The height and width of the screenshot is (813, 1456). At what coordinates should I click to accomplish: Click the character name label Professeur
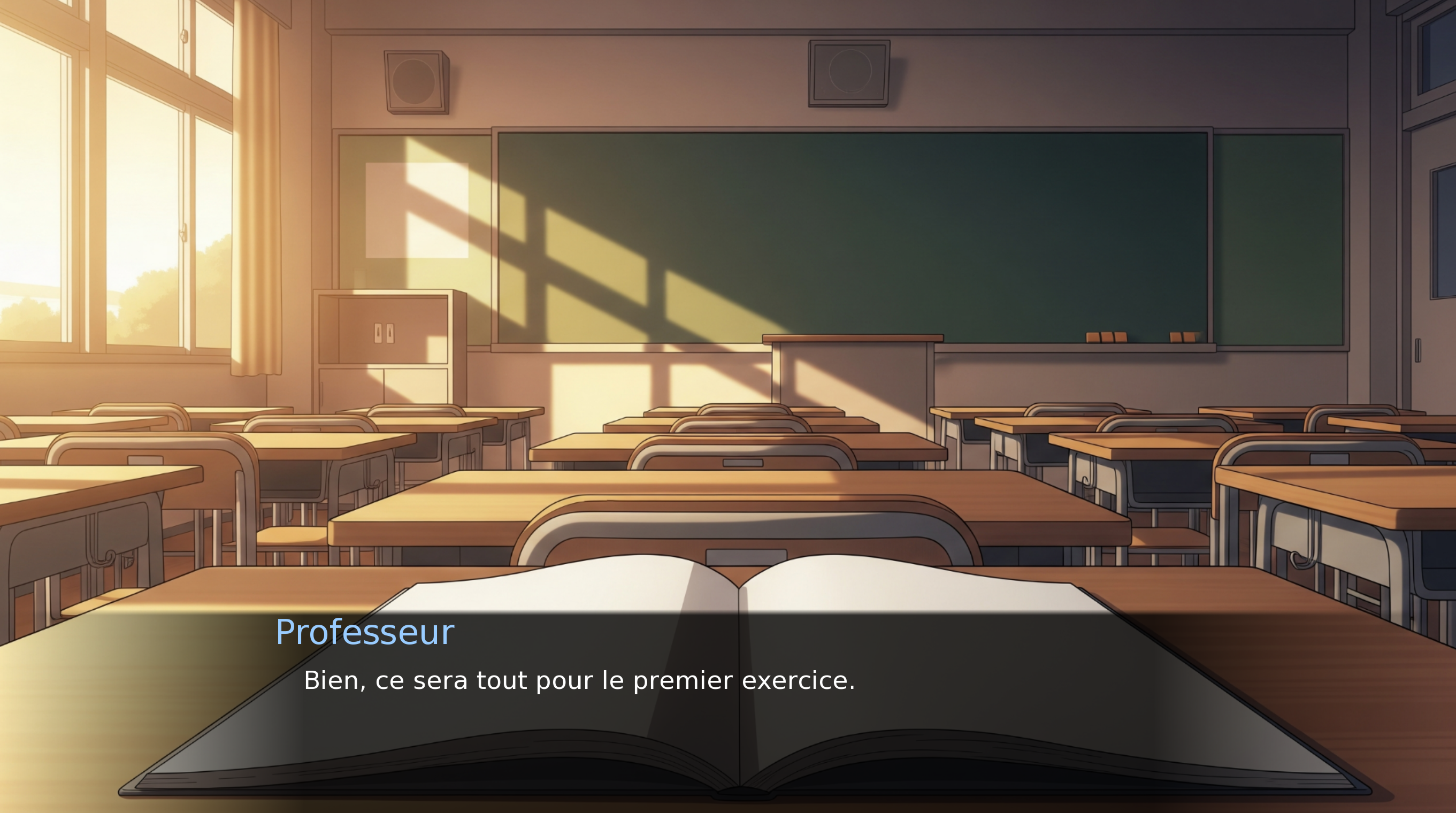pyautogui.click(x=365, y=632)
